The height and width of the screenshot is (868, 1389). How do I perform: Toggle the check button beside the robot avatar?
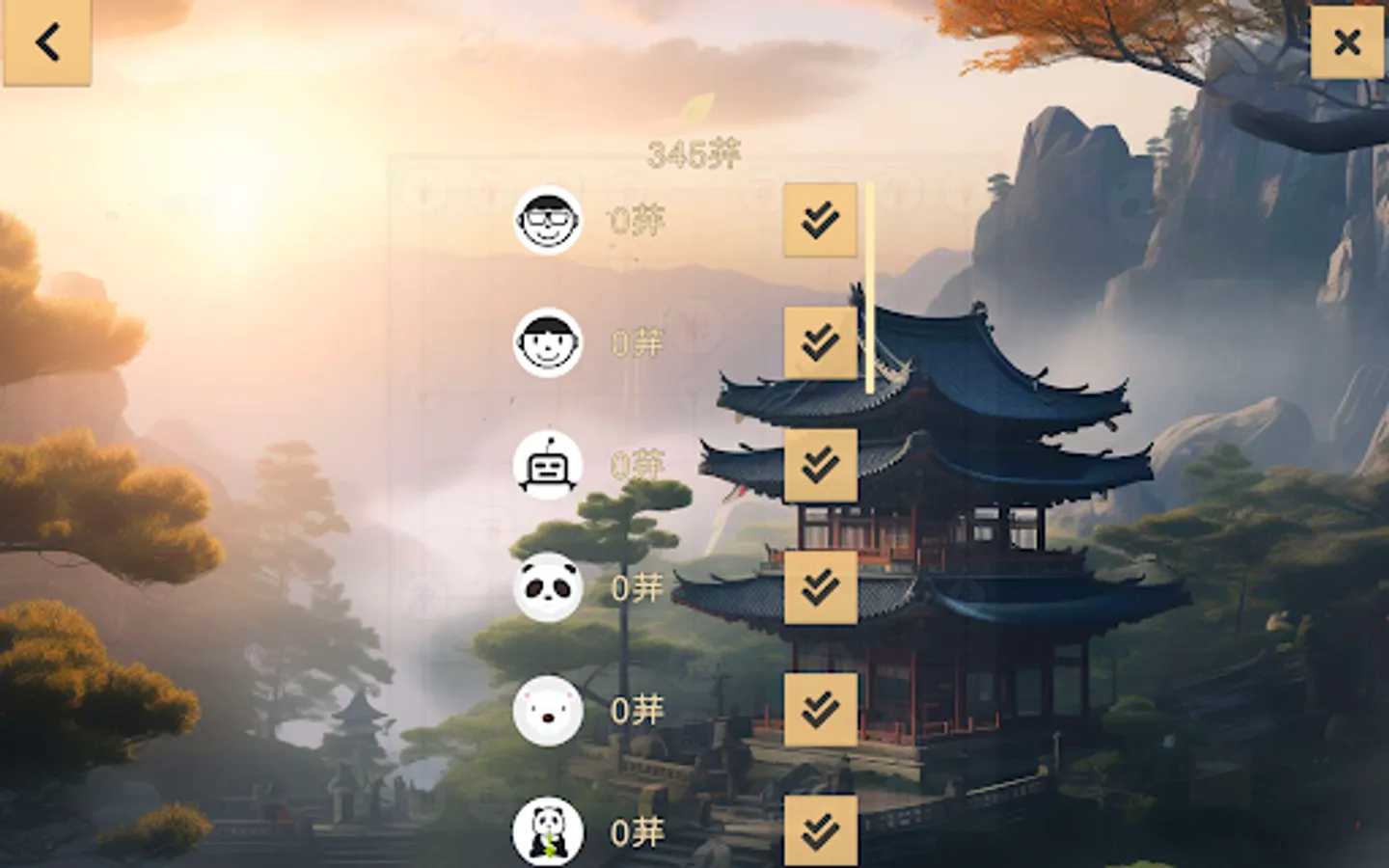[821, 466]
